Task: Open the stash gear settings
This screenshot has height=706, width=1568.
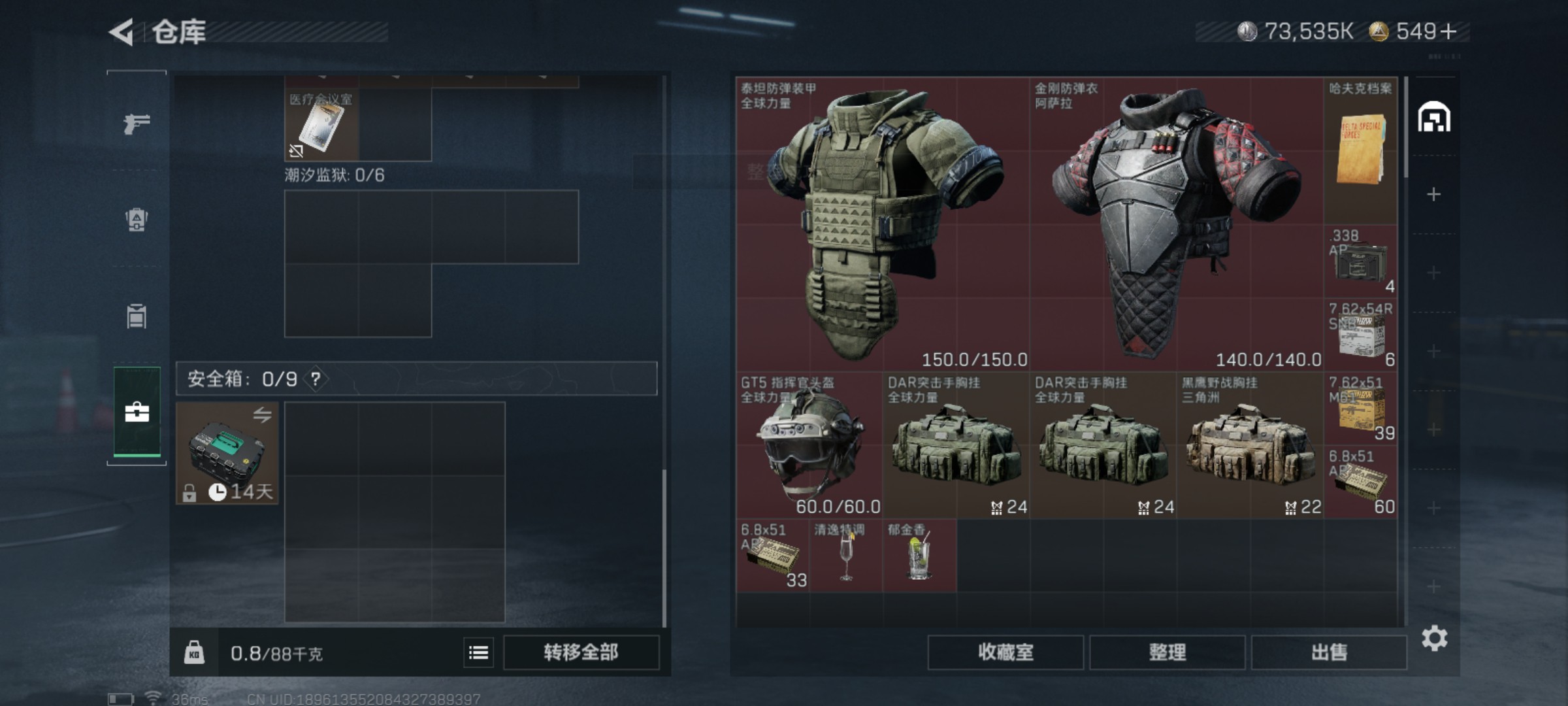Action: [1434, 638]
